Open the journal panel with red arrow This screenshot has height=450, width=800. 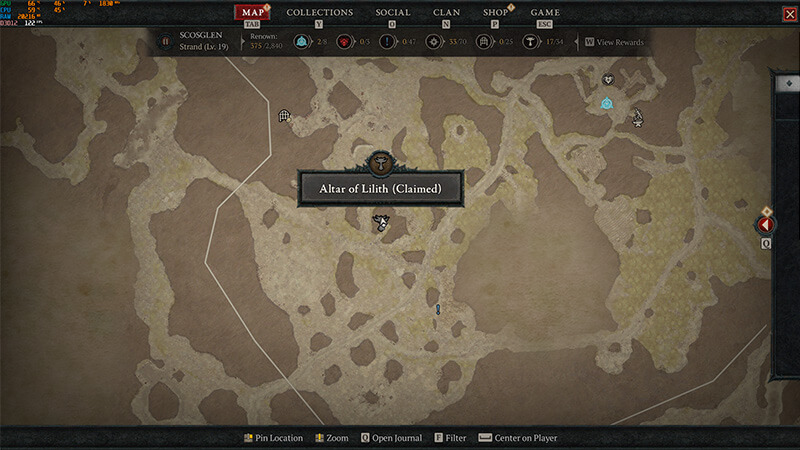[x=767, y=225]
